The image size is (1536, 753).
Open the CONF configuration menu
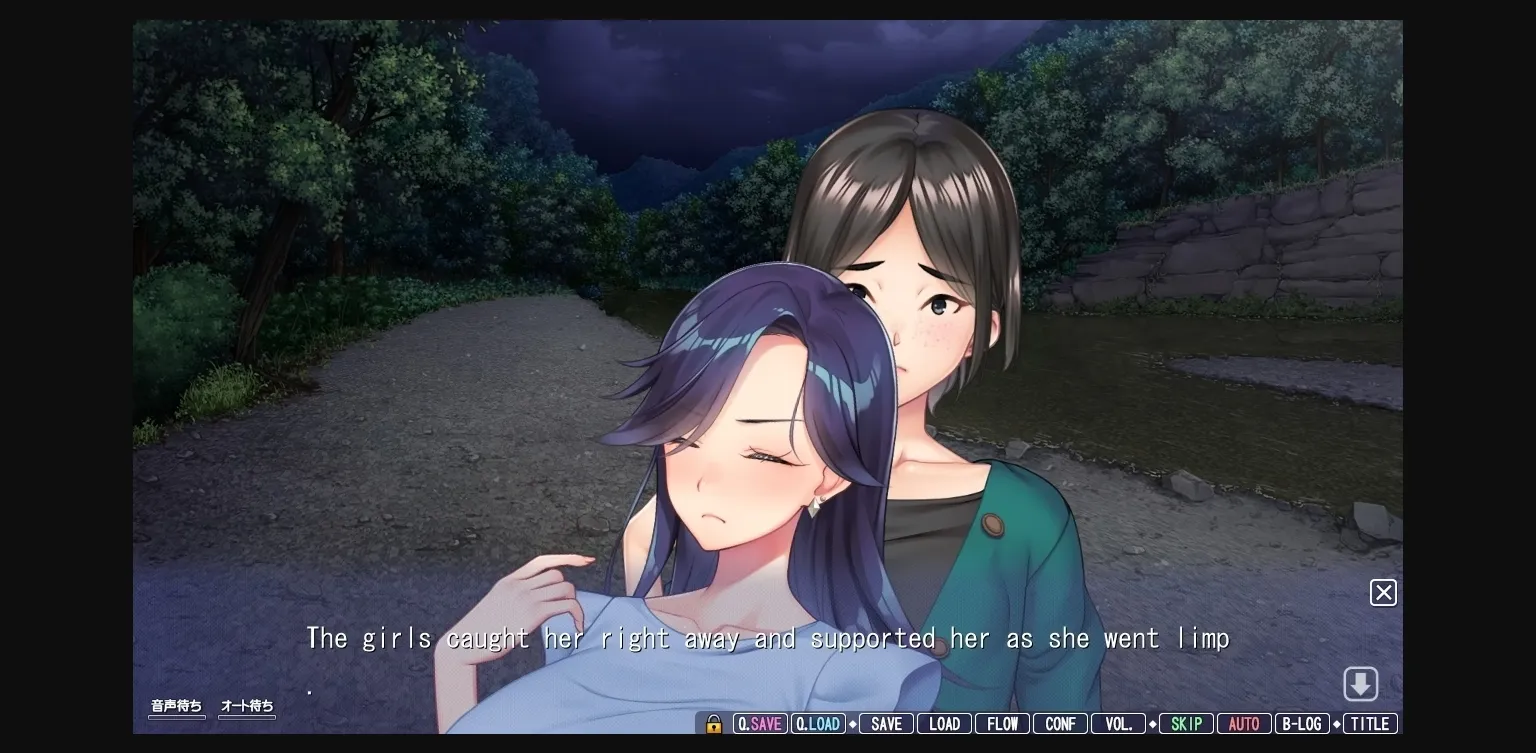coord(1060,723)
